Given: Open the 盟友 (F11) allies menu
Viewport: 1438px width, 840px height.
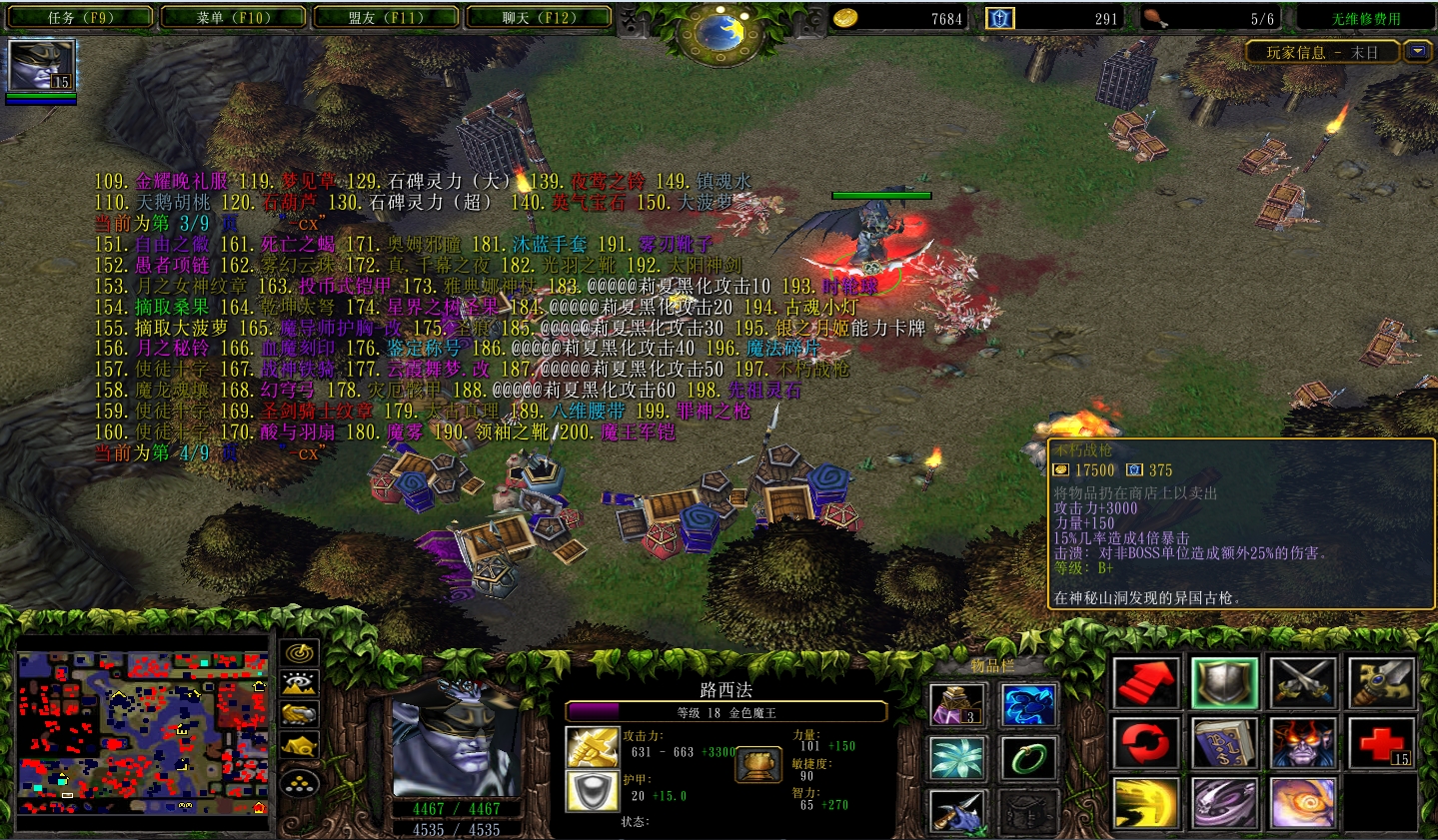Looking at the screenshot, I should tap(386, 16).
